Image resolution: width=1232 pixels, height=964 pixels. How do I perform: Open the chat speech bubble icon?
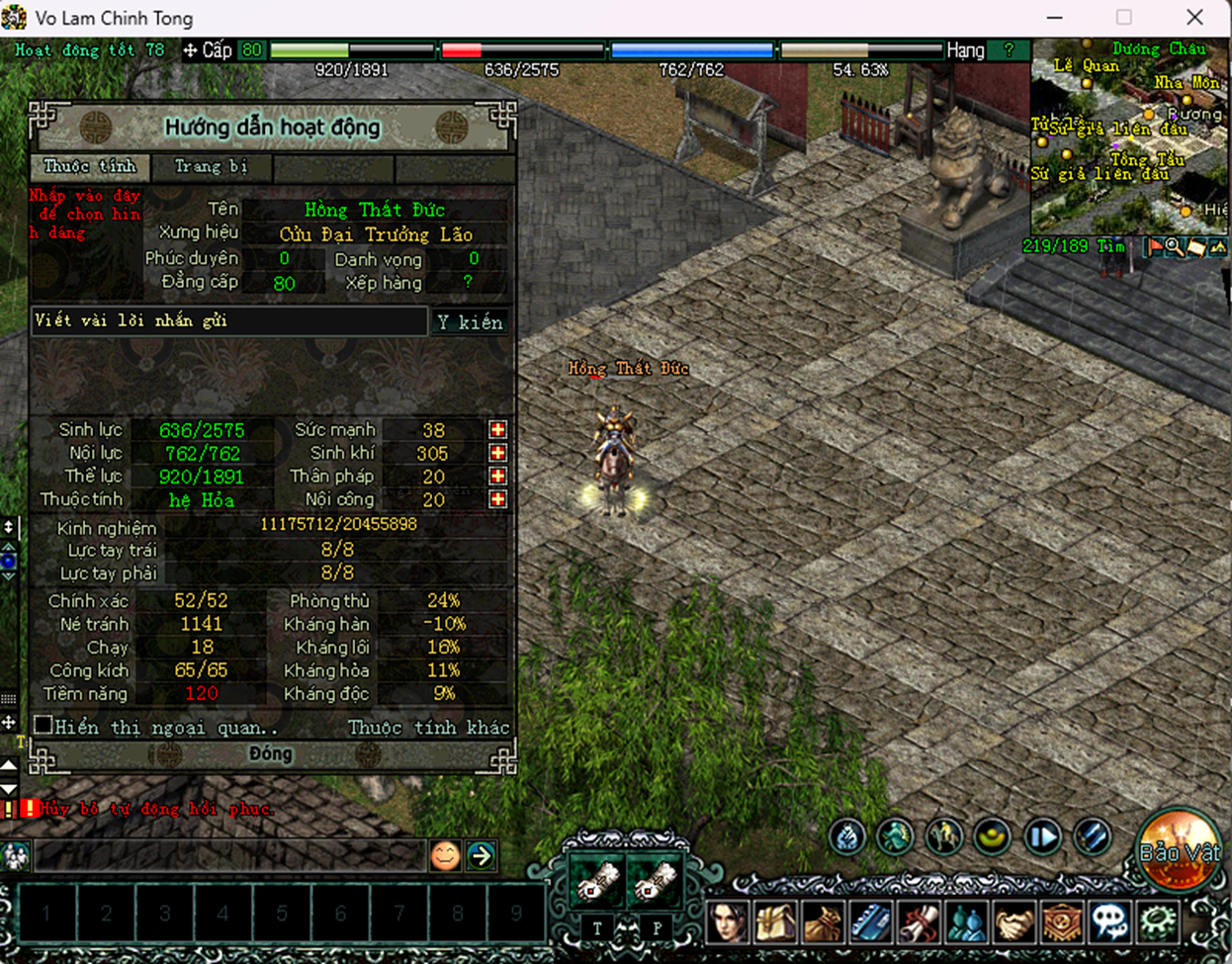1109,922
